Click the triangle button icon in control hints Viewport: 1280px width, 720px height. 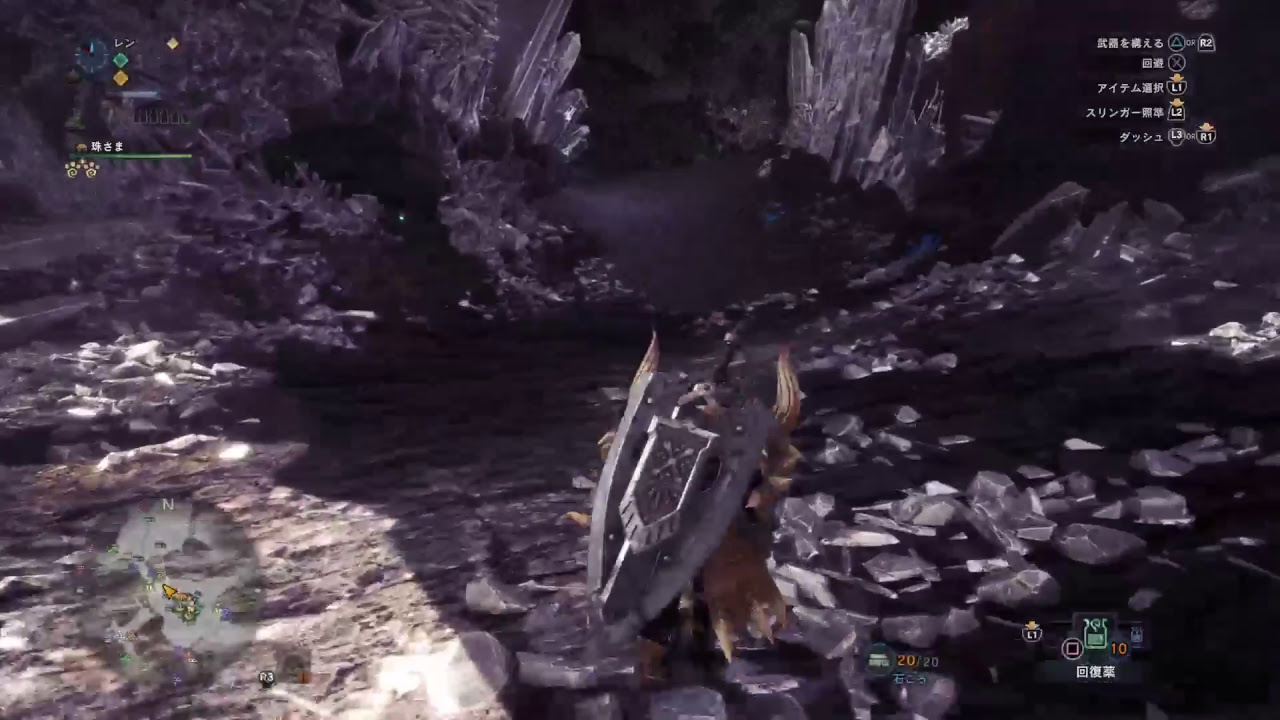(1177, 41)
